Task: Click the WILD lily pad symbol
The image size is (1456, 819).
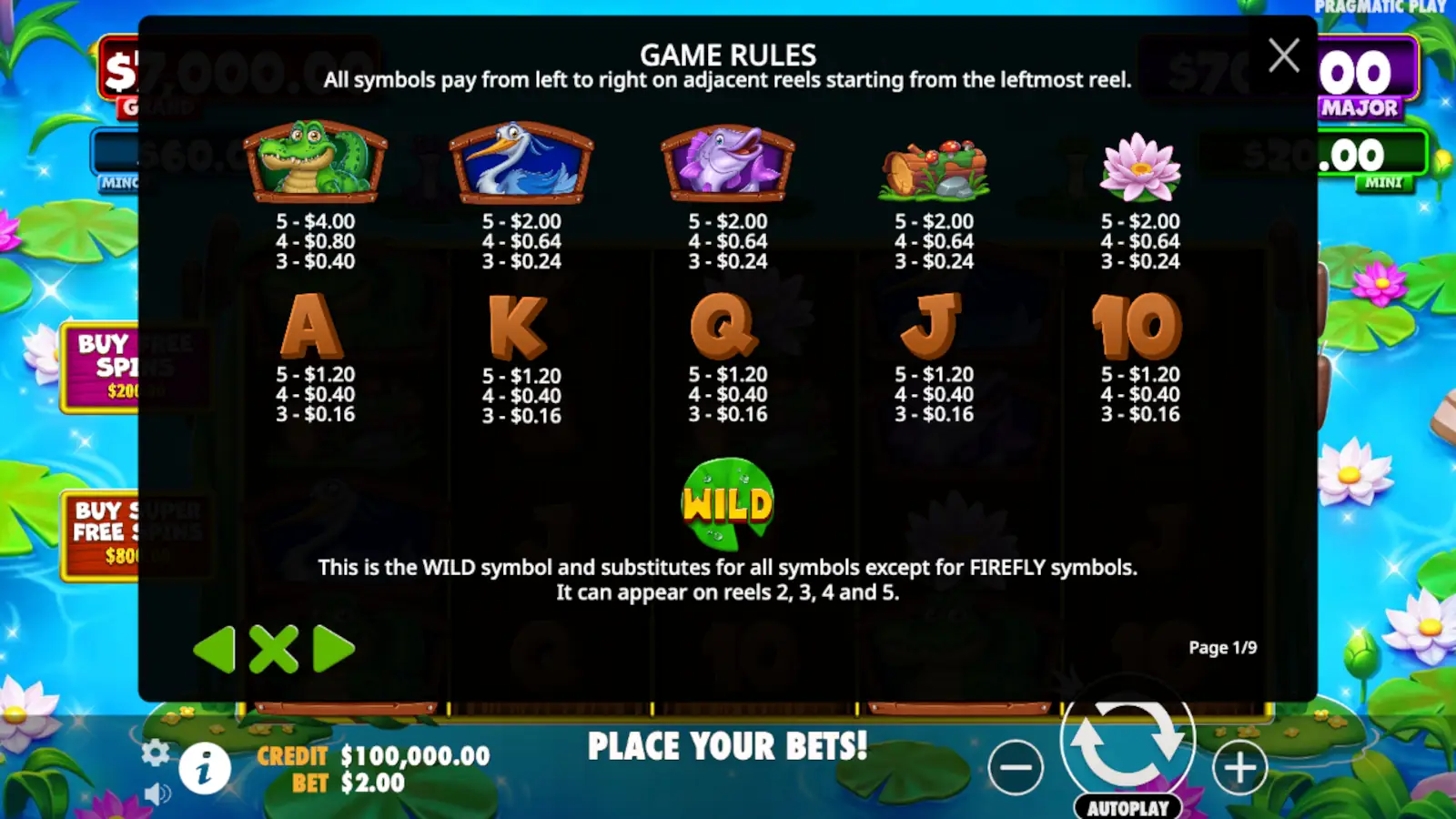Action: (x=727, y=501)
